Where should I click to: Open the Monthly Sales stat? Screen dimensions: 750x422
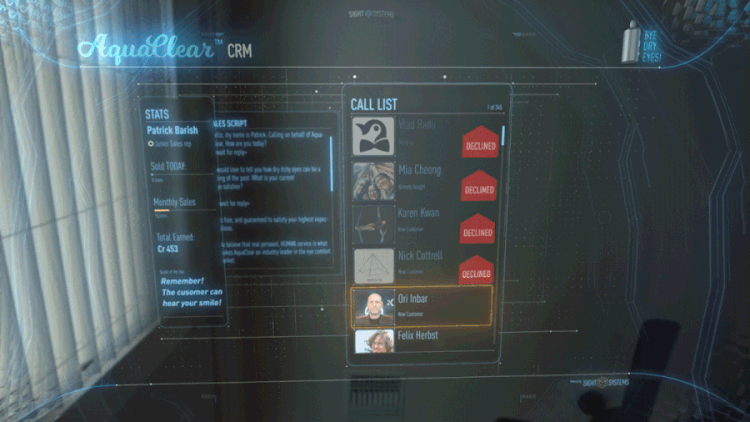click(173, 204)
